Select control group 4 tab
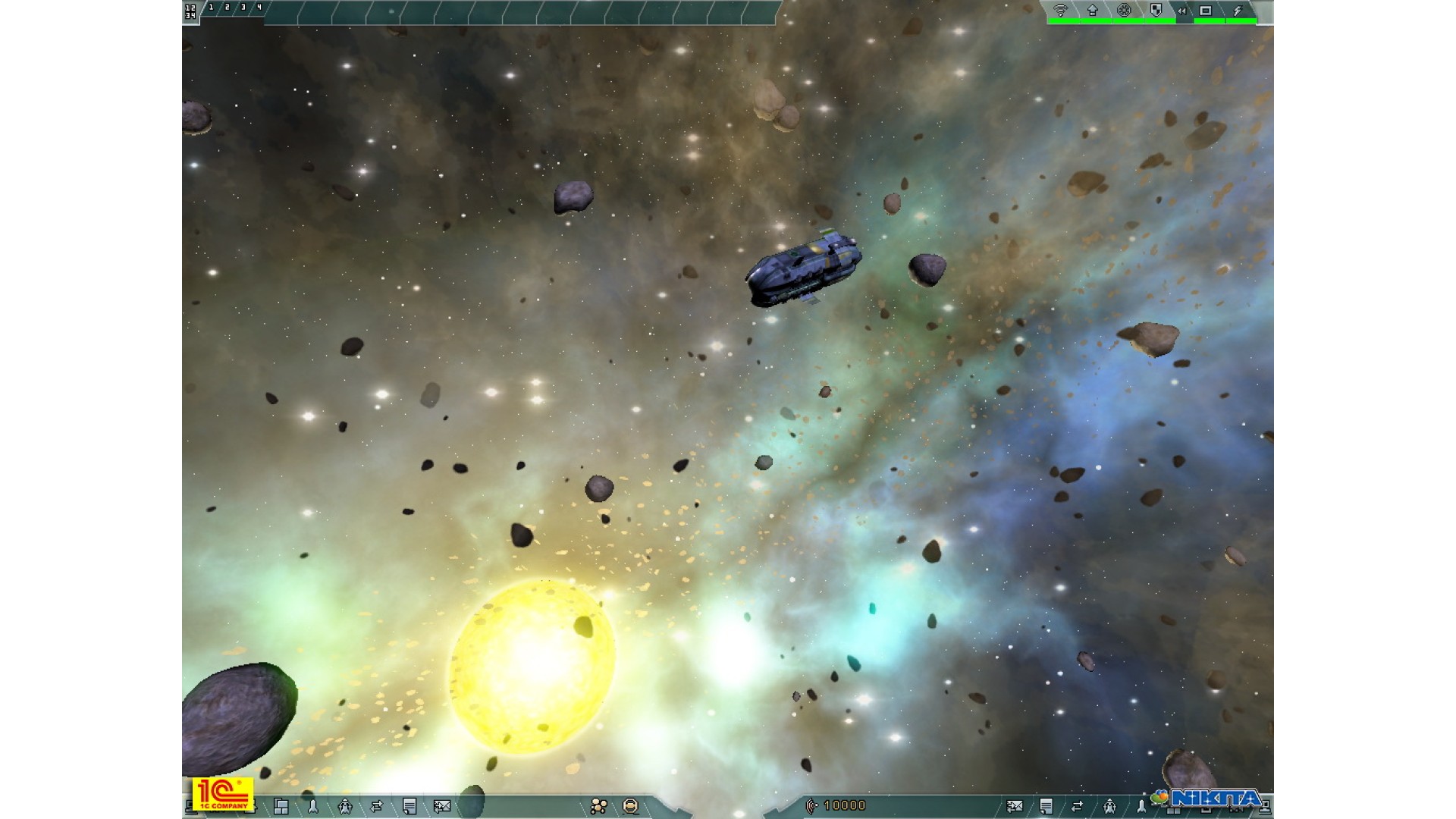The image size is (1456, 819). tap(259, 8)
